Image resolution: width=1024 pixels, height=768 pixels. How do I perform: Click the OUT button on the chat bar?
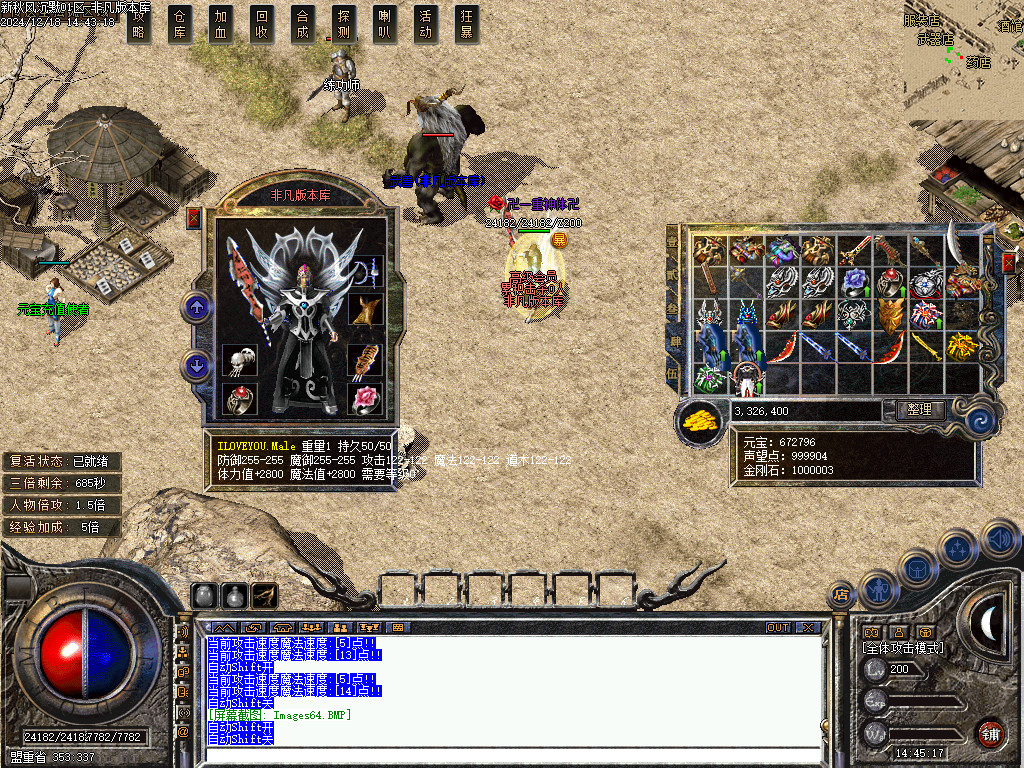[778, 628]
